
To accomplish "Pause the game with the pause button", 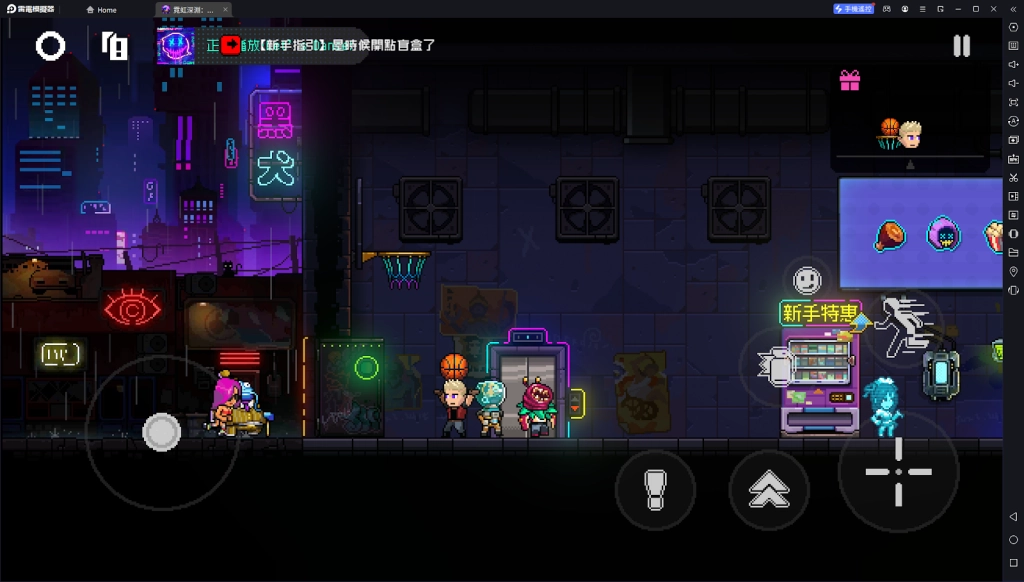I will point(961,46).
